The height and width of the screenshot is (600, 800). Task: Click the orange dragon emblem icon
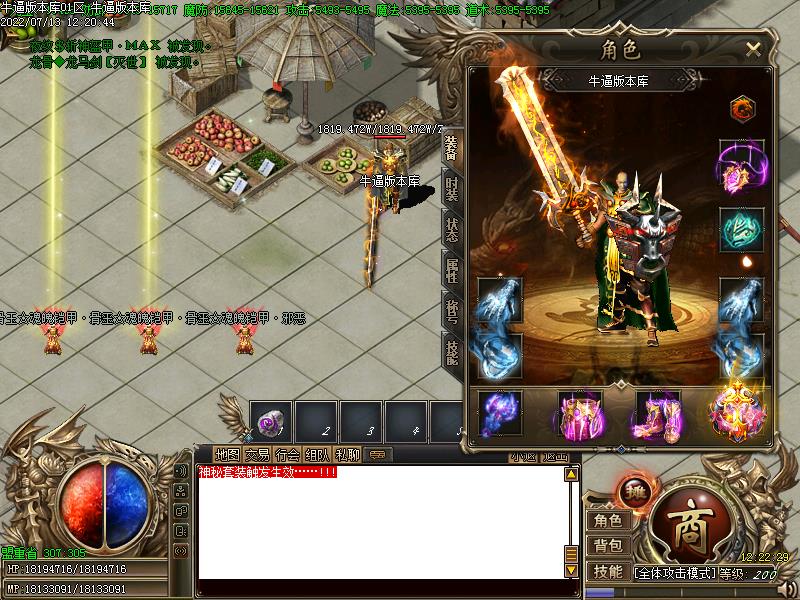(741, 107)
